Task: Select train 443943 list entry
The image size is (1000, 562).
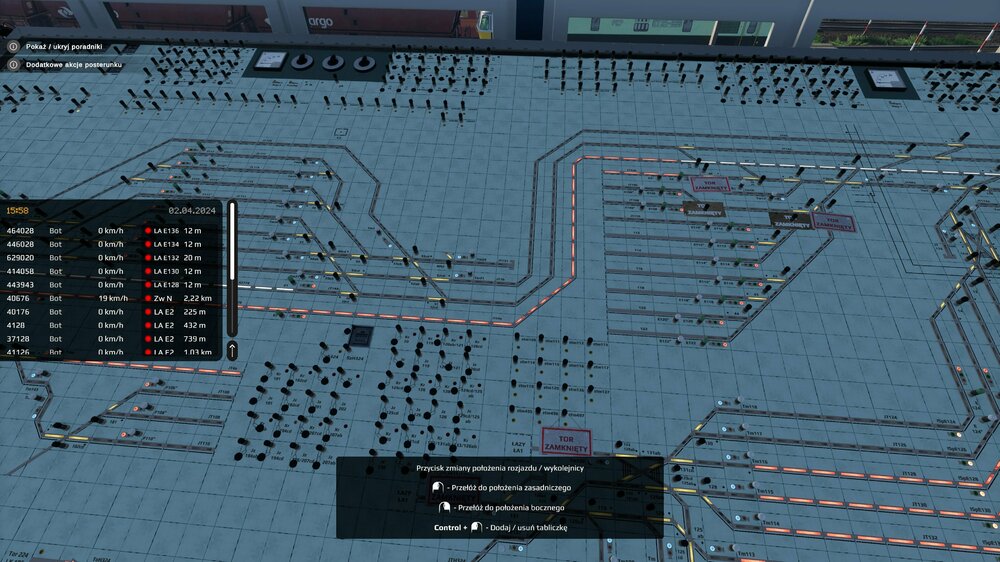Action: point(110,284)
